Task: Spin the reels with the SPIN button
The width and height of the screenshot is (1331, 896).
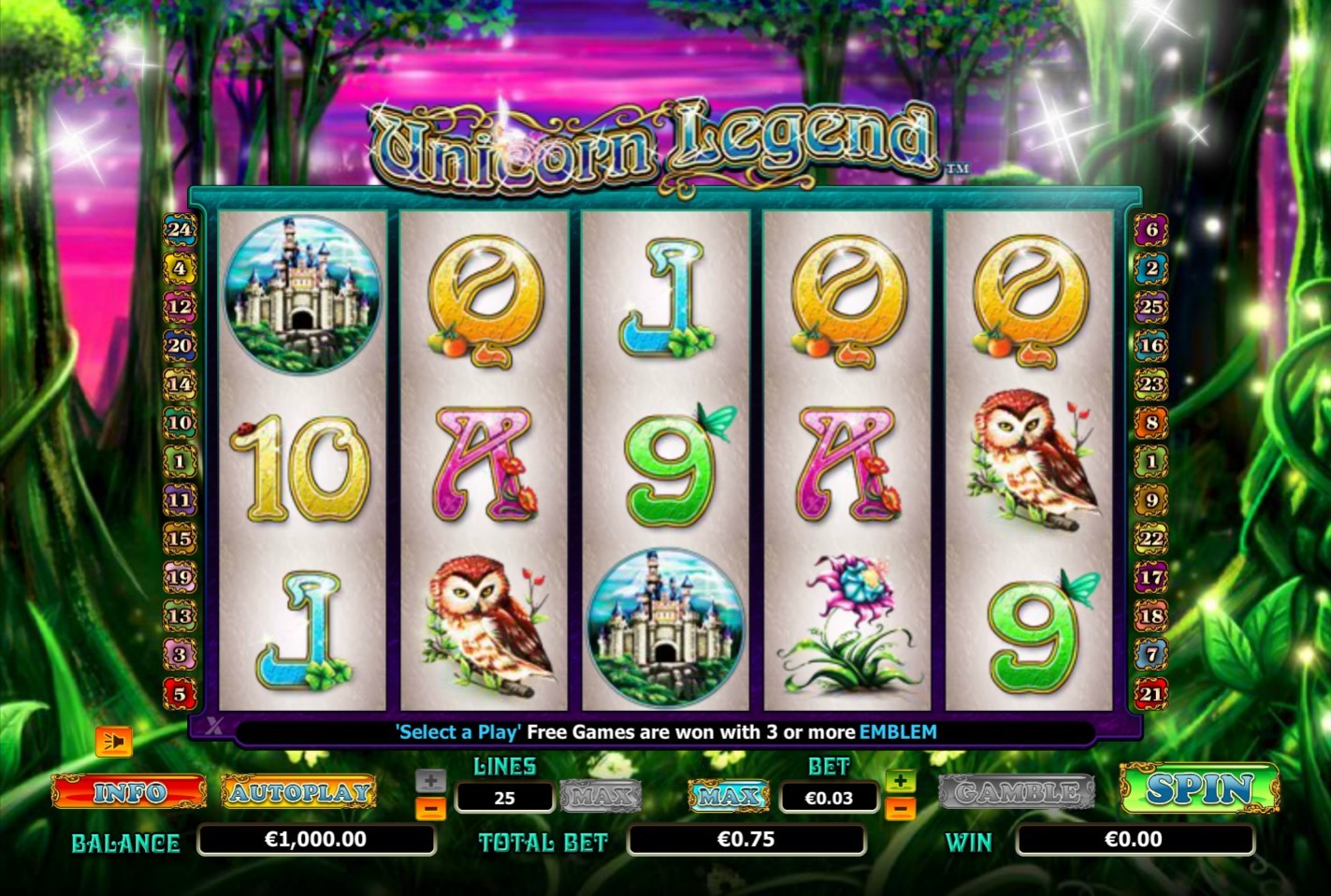Action: (x=1198, y=789)
